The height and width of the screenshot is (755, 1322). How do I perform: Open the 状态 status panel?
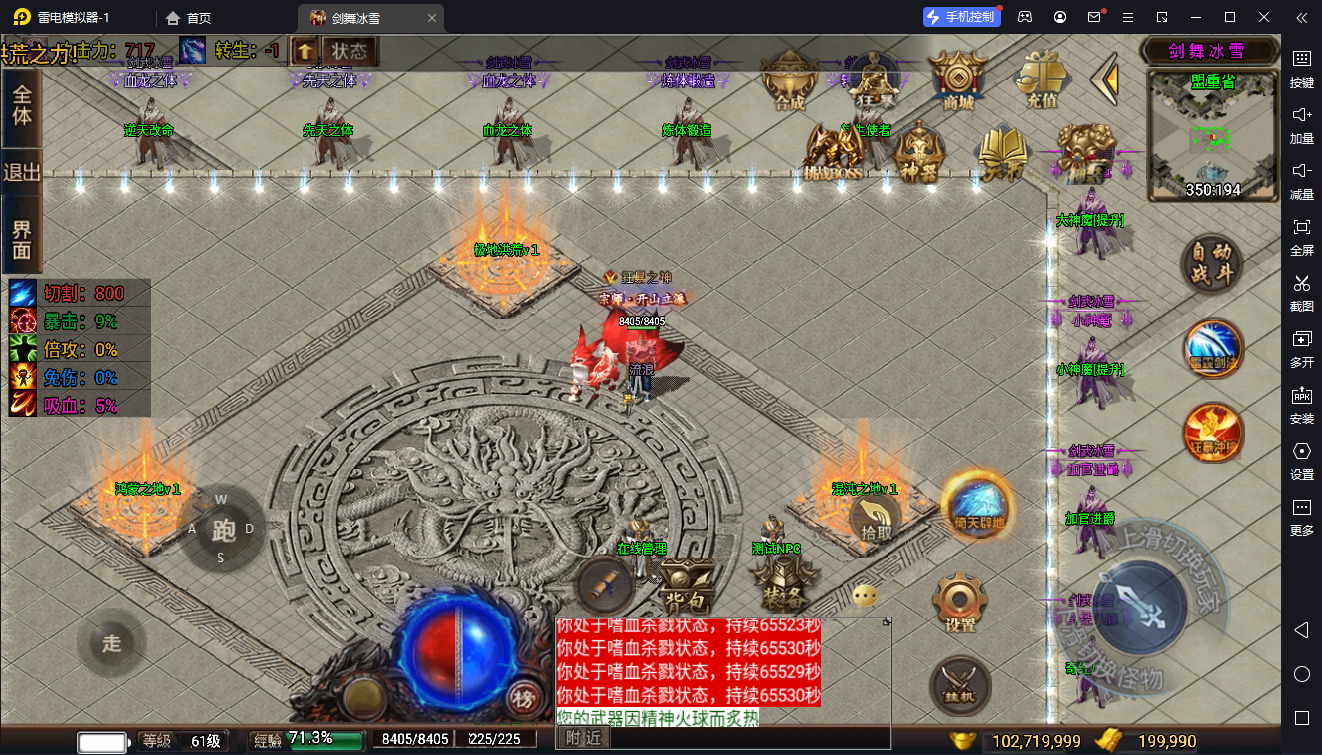(349, 52)
